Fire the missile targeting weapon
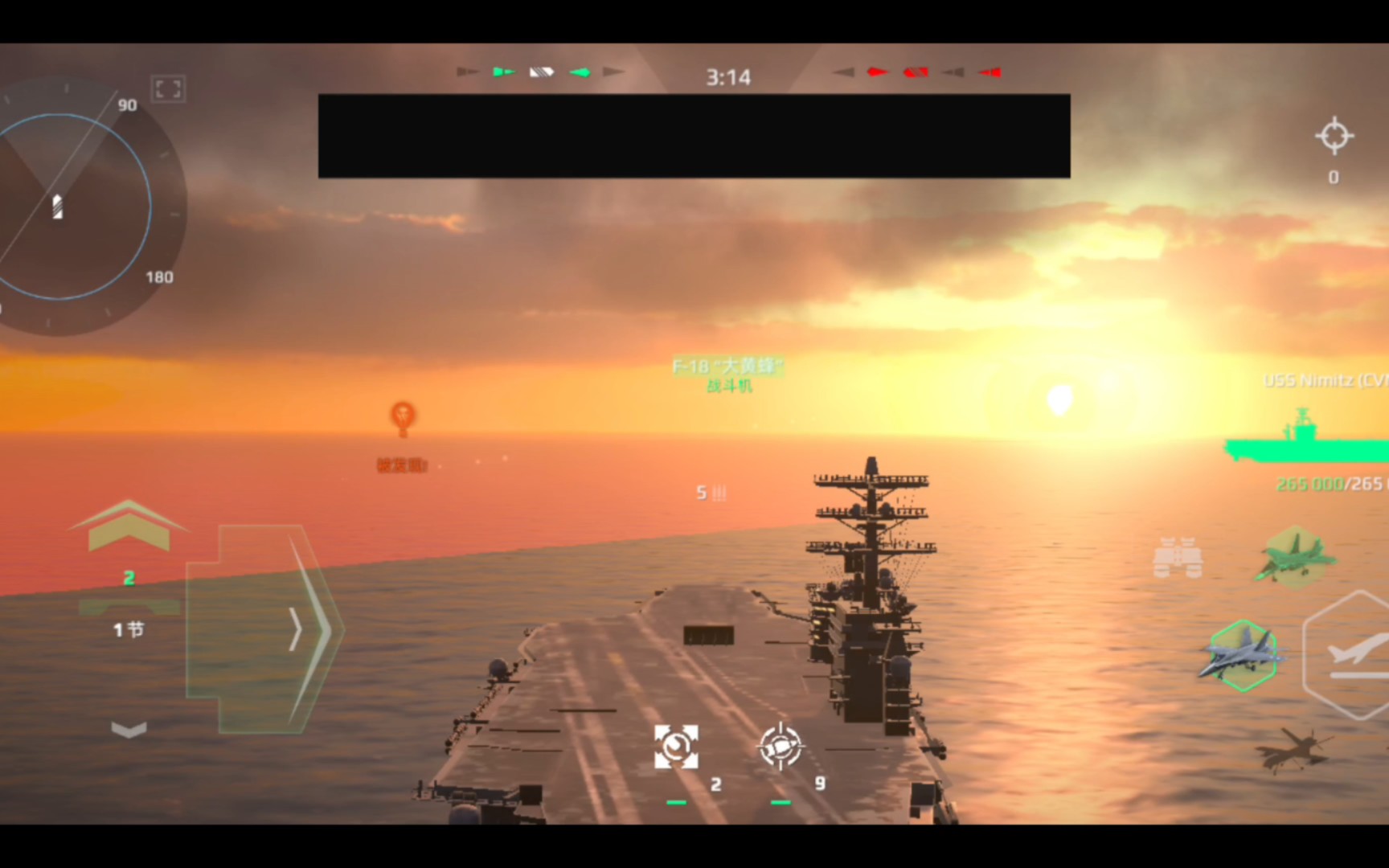Screen dimensions: 1389x868 point(781,747)
